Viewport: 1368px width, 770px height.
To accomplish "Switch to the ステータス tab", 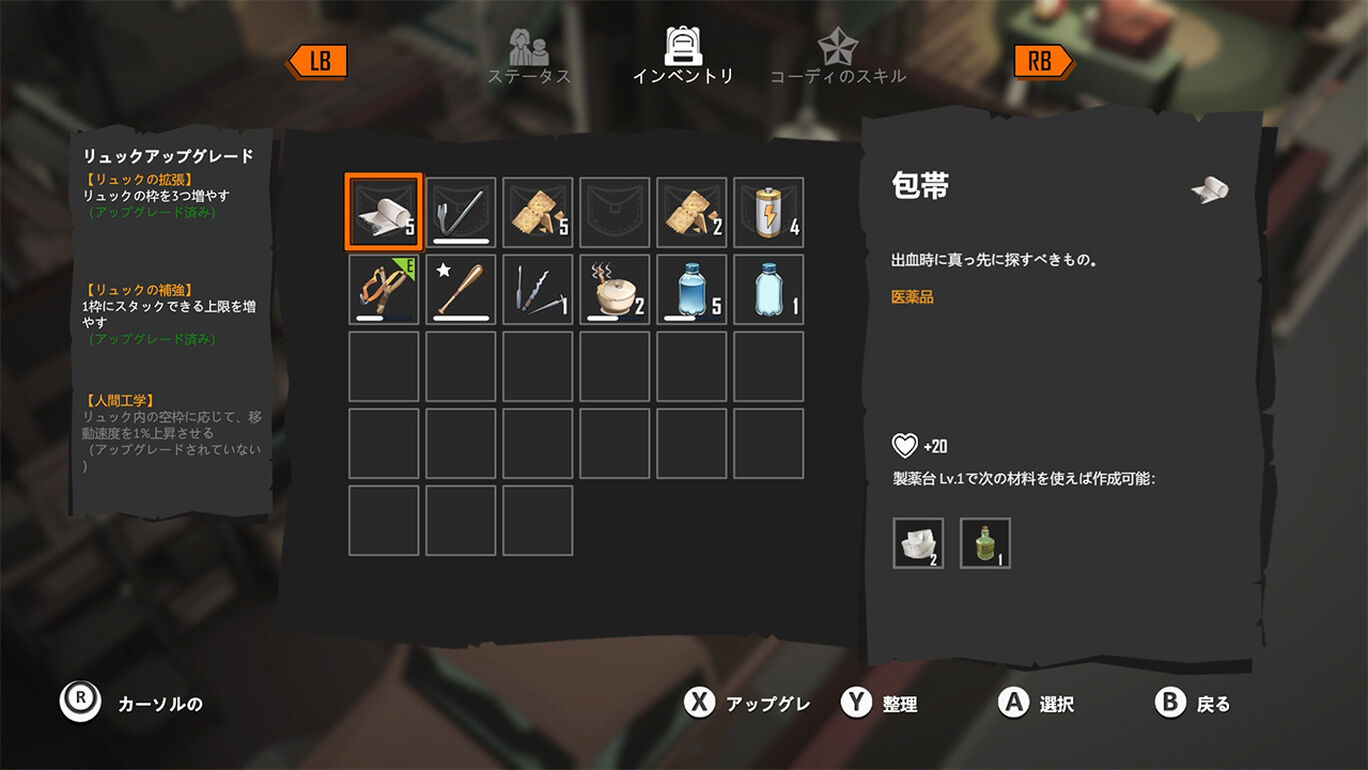I will click(529, 58).
